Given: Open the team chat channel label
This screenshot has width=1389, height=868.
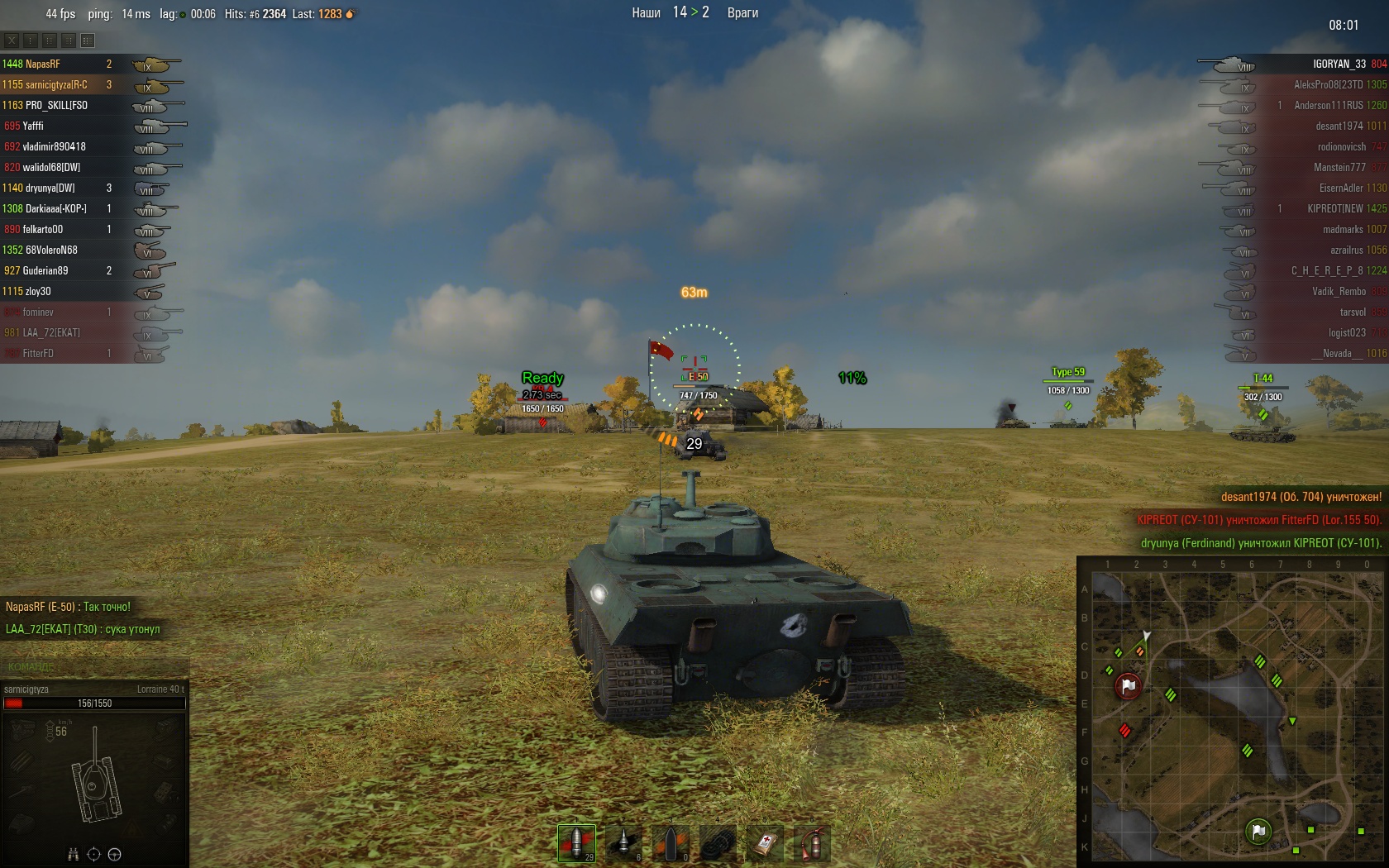Looking at the screenshot, I should [x=31, y=666].
